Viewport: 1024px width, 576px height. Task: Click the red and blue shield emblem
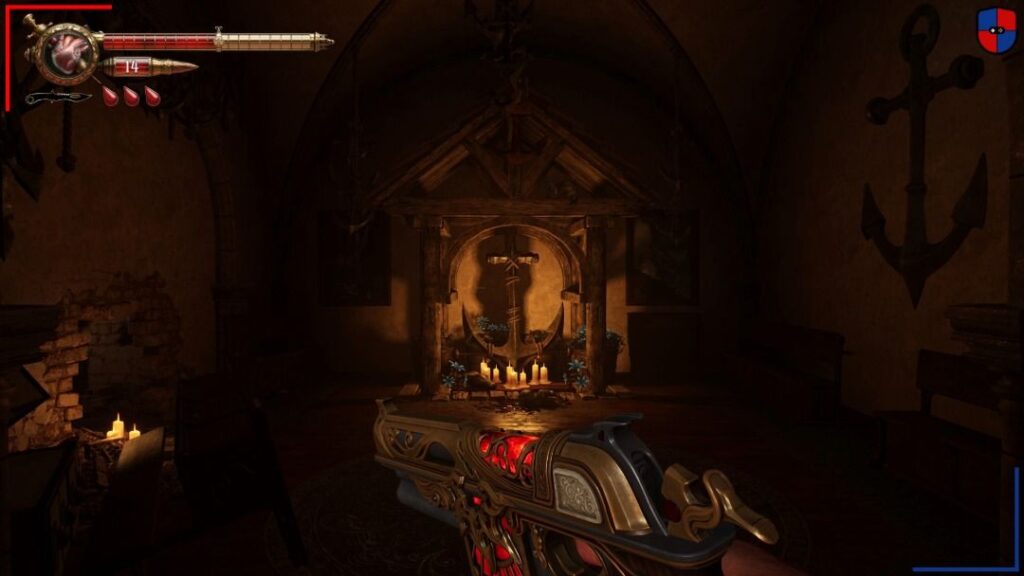click(996, 30)
